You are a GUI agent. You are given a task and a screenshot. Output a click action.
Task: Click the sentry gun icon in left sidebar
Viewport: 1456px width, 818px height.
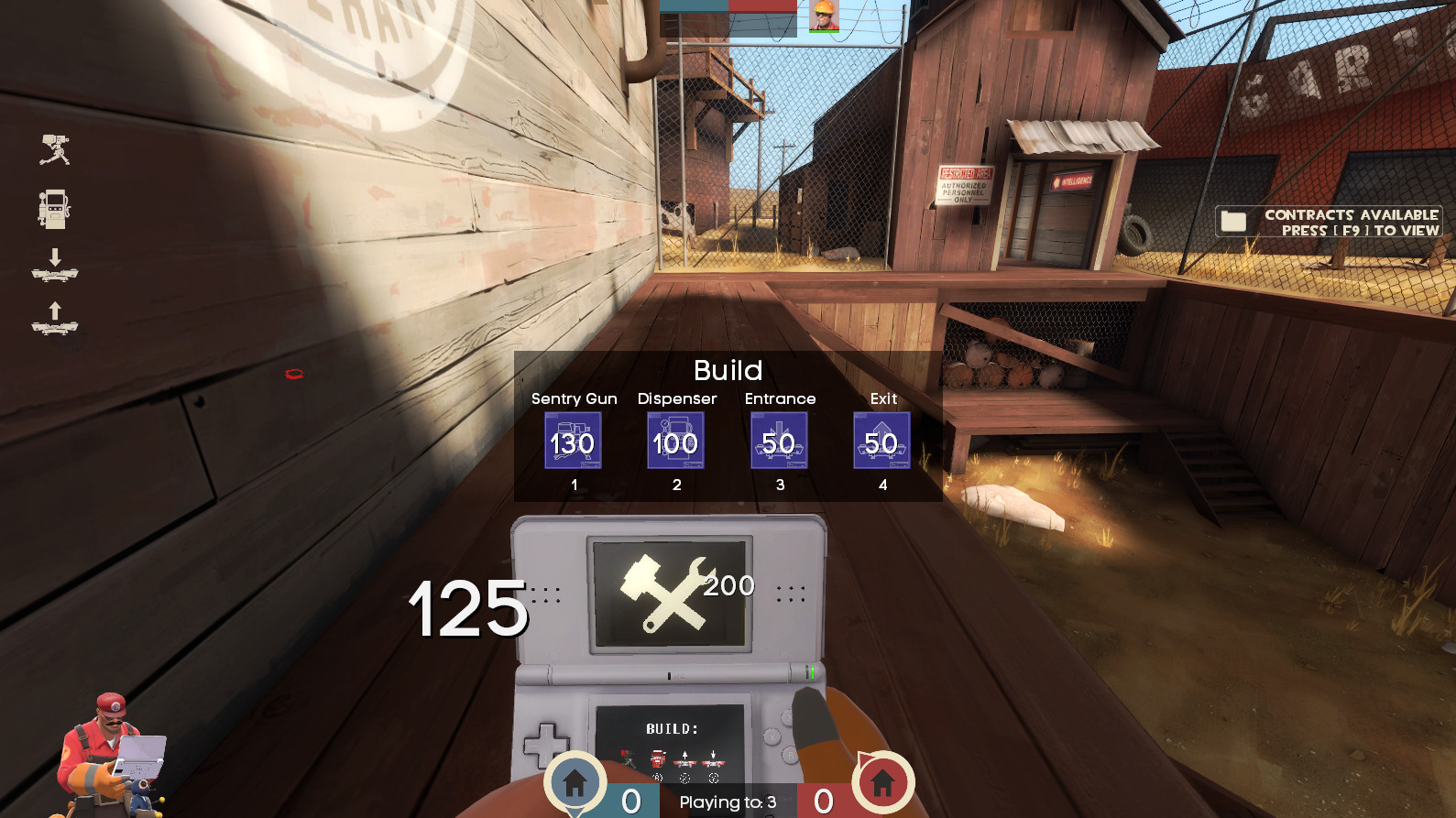(x=55, y=151)
